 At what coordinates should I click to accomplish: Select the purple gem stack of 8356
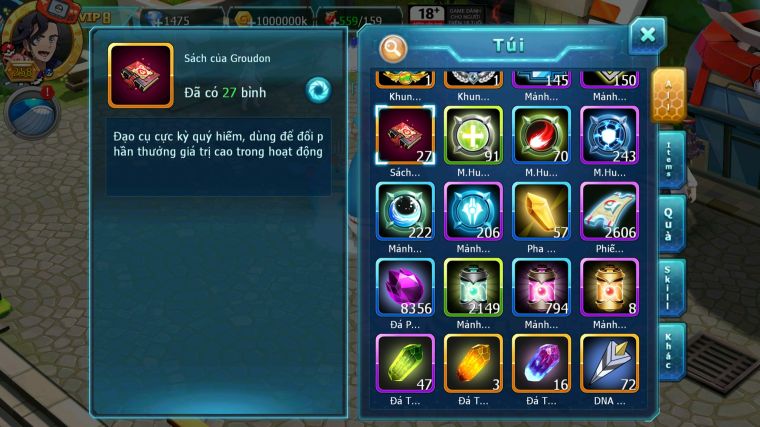(x=405, y=287)
